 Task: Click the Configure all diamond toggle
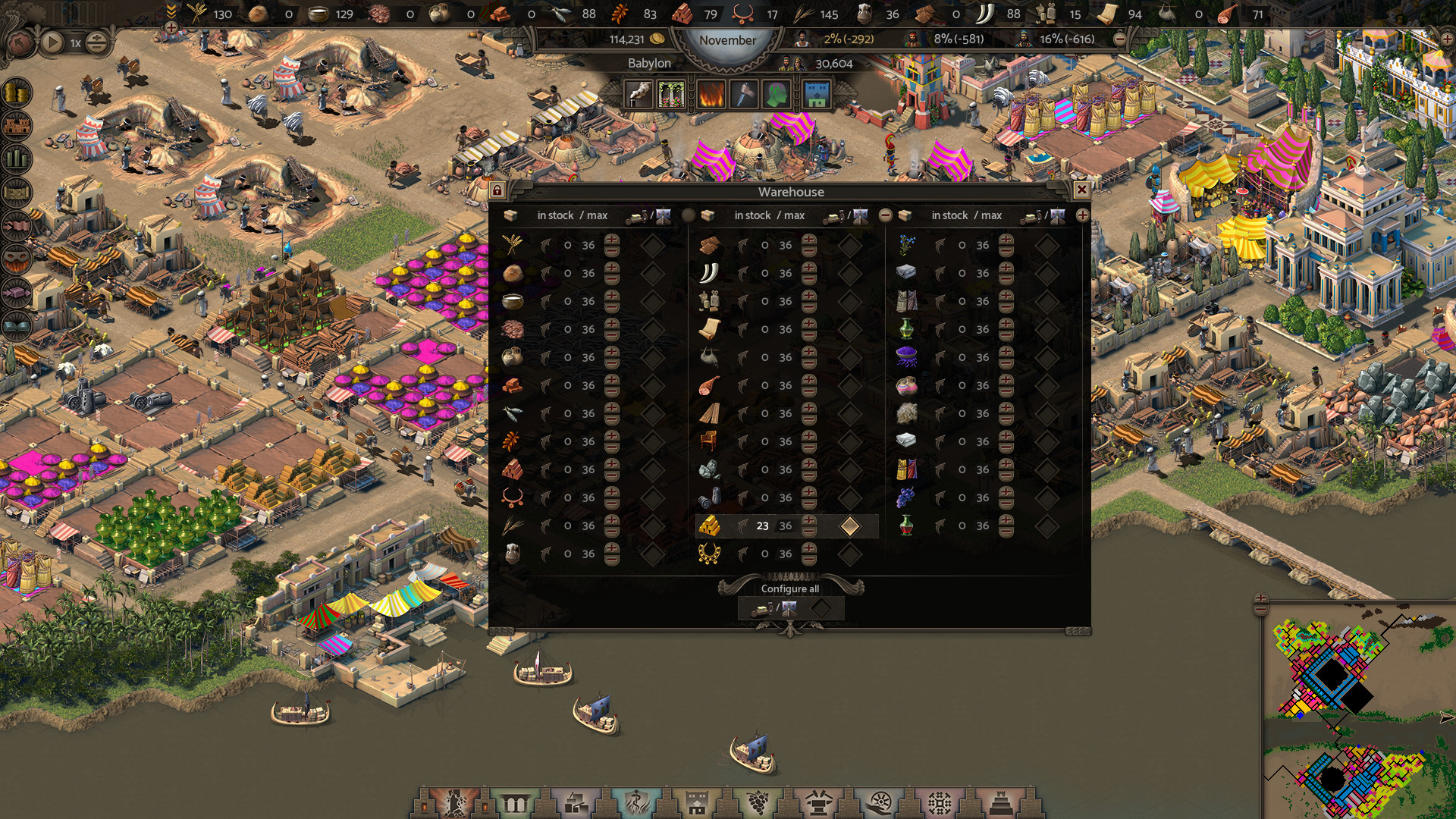click(821, 608)
